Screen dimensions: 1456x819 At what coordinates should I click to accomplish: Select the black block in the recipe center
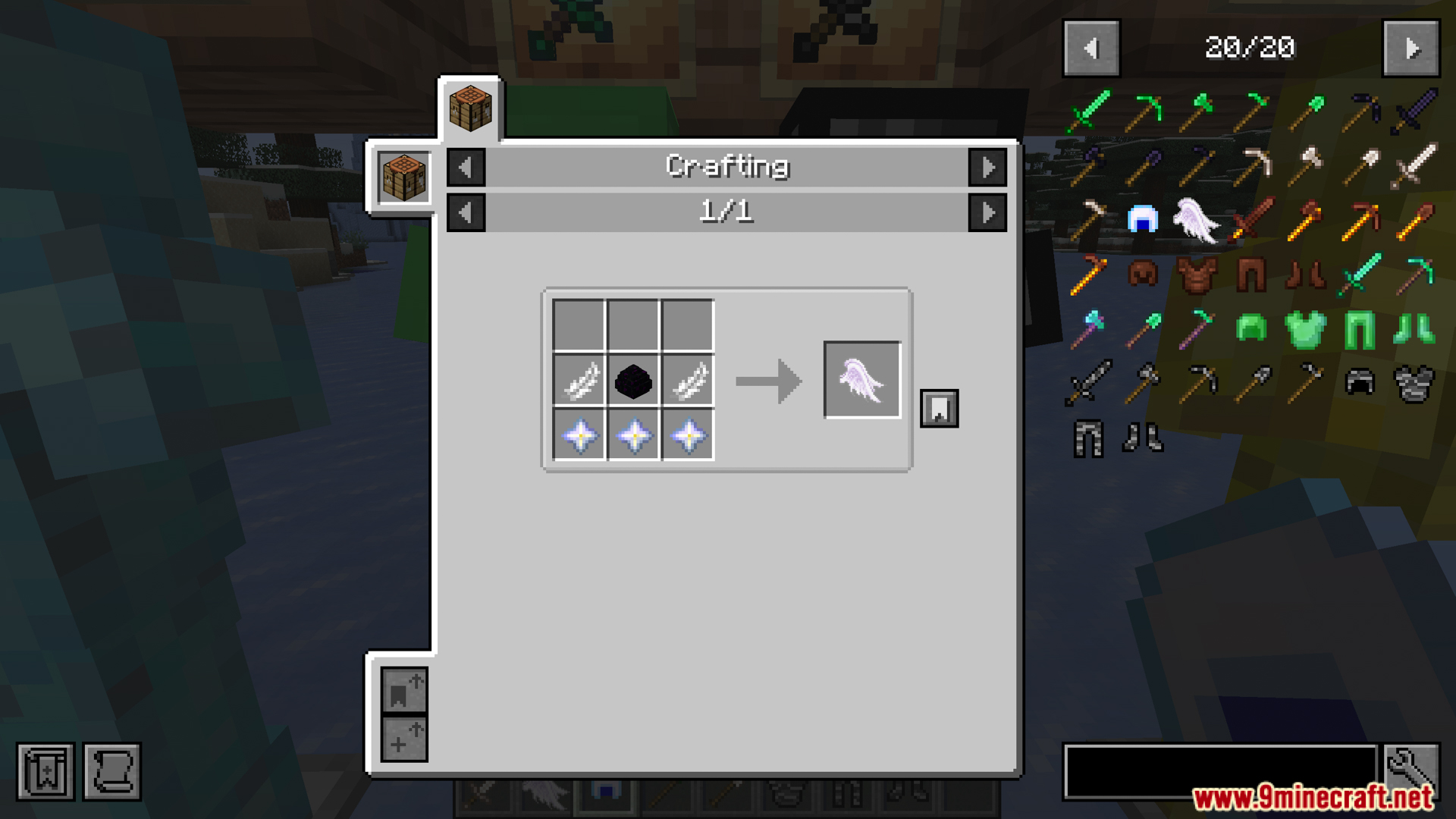pos(633,381)
